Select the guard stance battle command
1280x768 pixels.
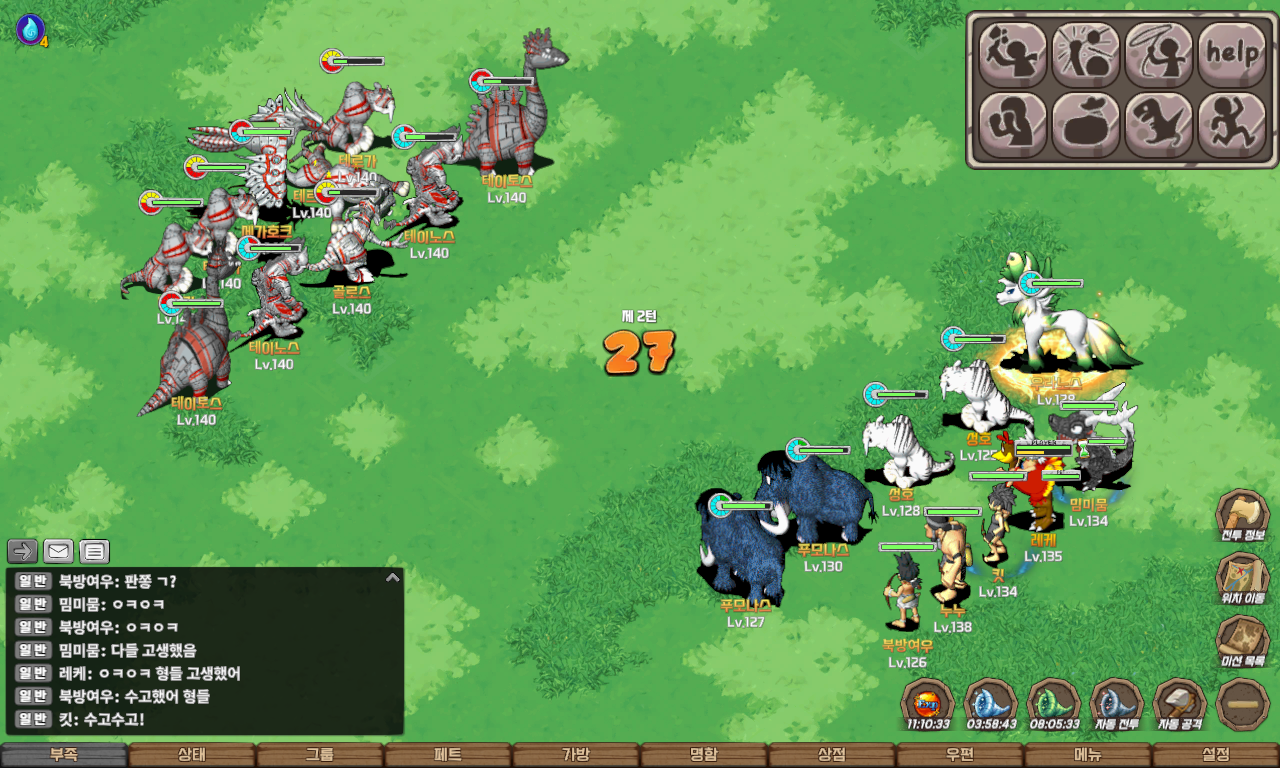coord(1013,125)
